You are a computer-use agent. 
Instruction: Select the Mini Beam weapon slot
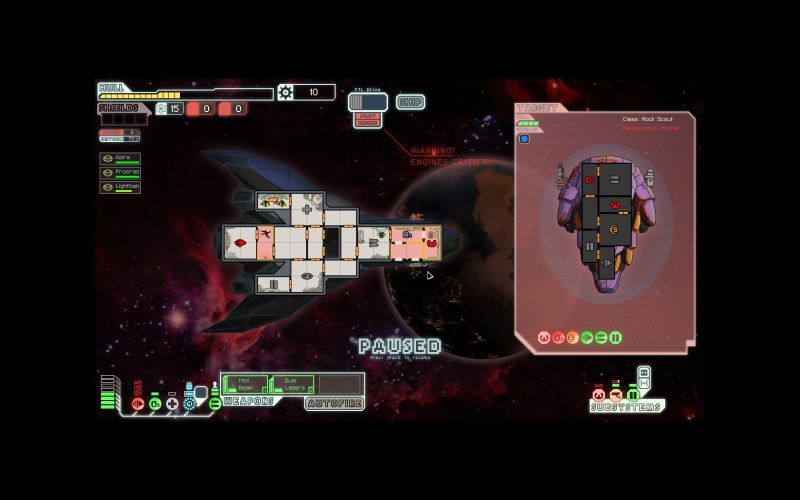pyautogui.click(x=245, y=384)
